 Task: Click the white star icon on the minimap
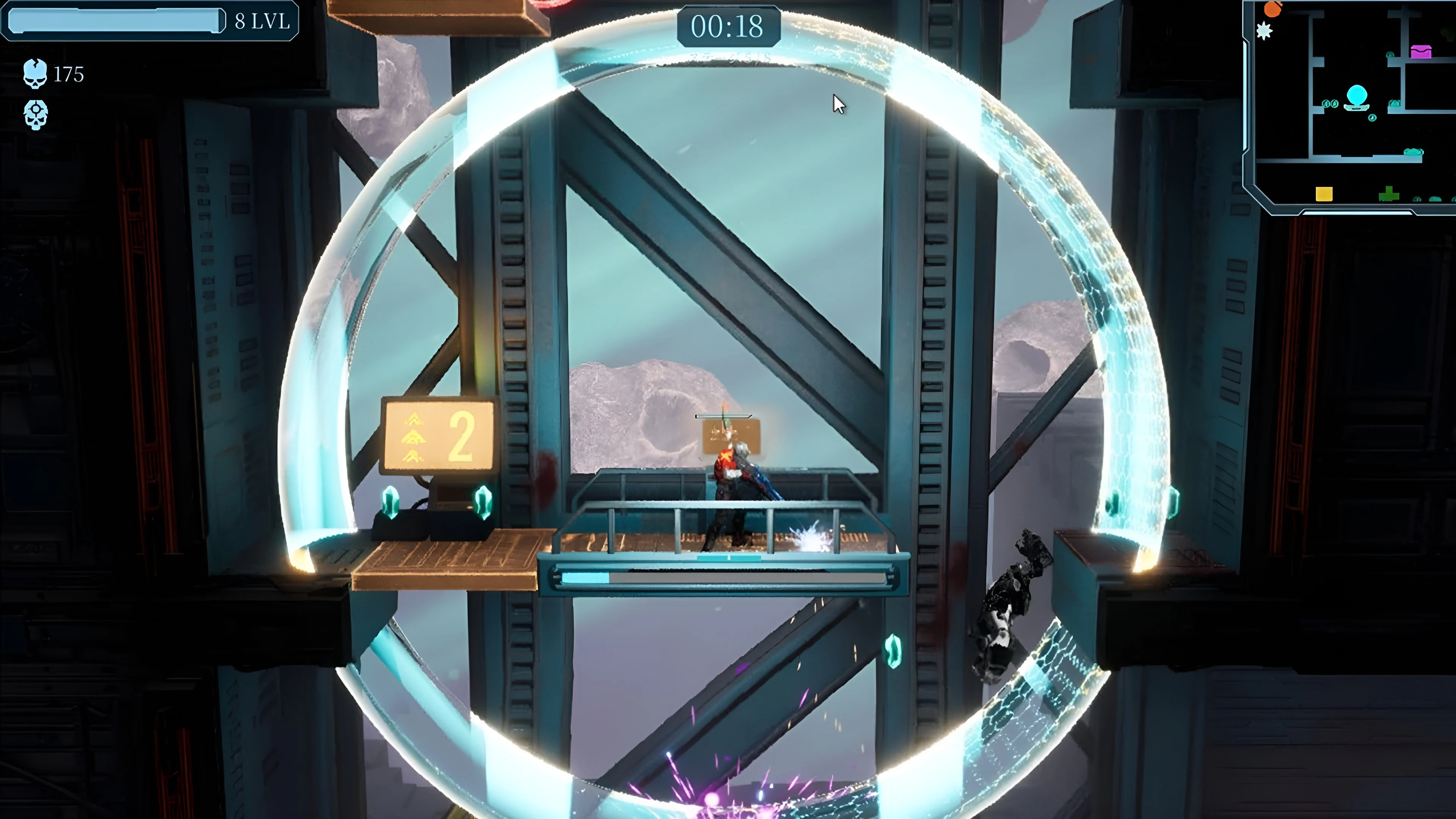(x=1265, y=30)
